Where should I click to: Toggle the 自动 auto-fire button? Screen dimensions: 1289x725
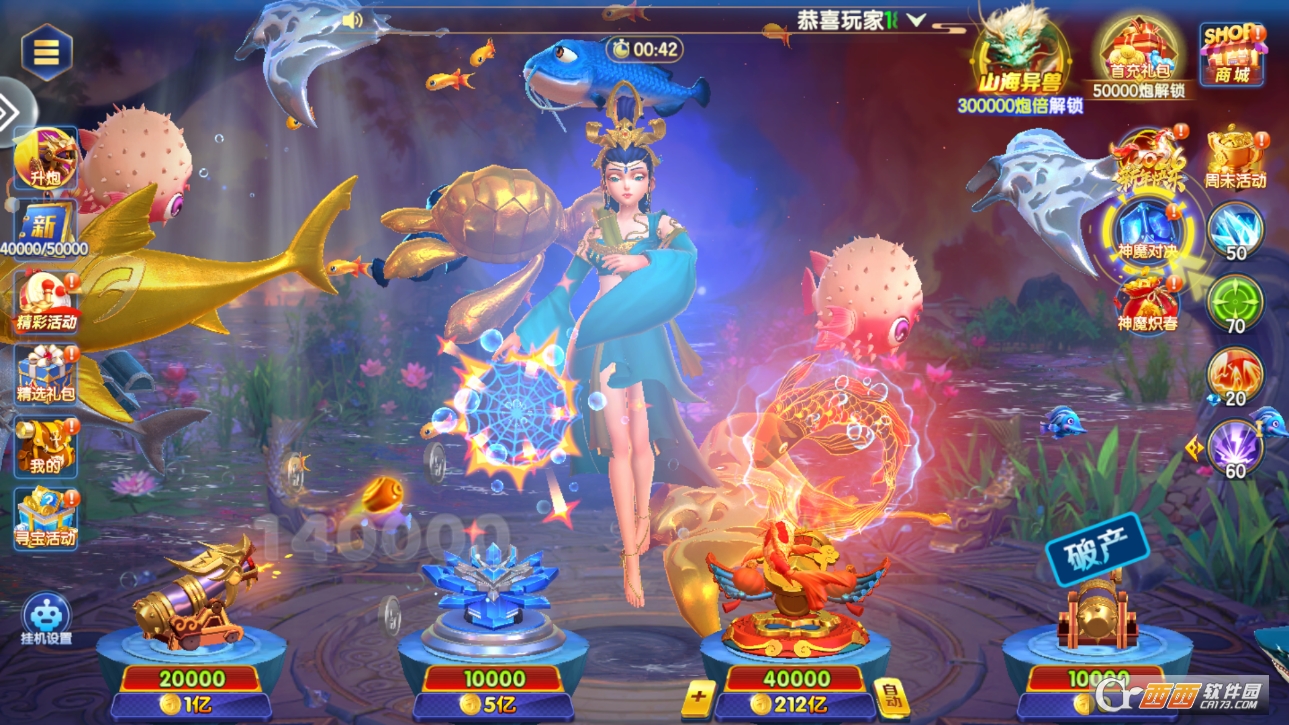pos(891,699)
